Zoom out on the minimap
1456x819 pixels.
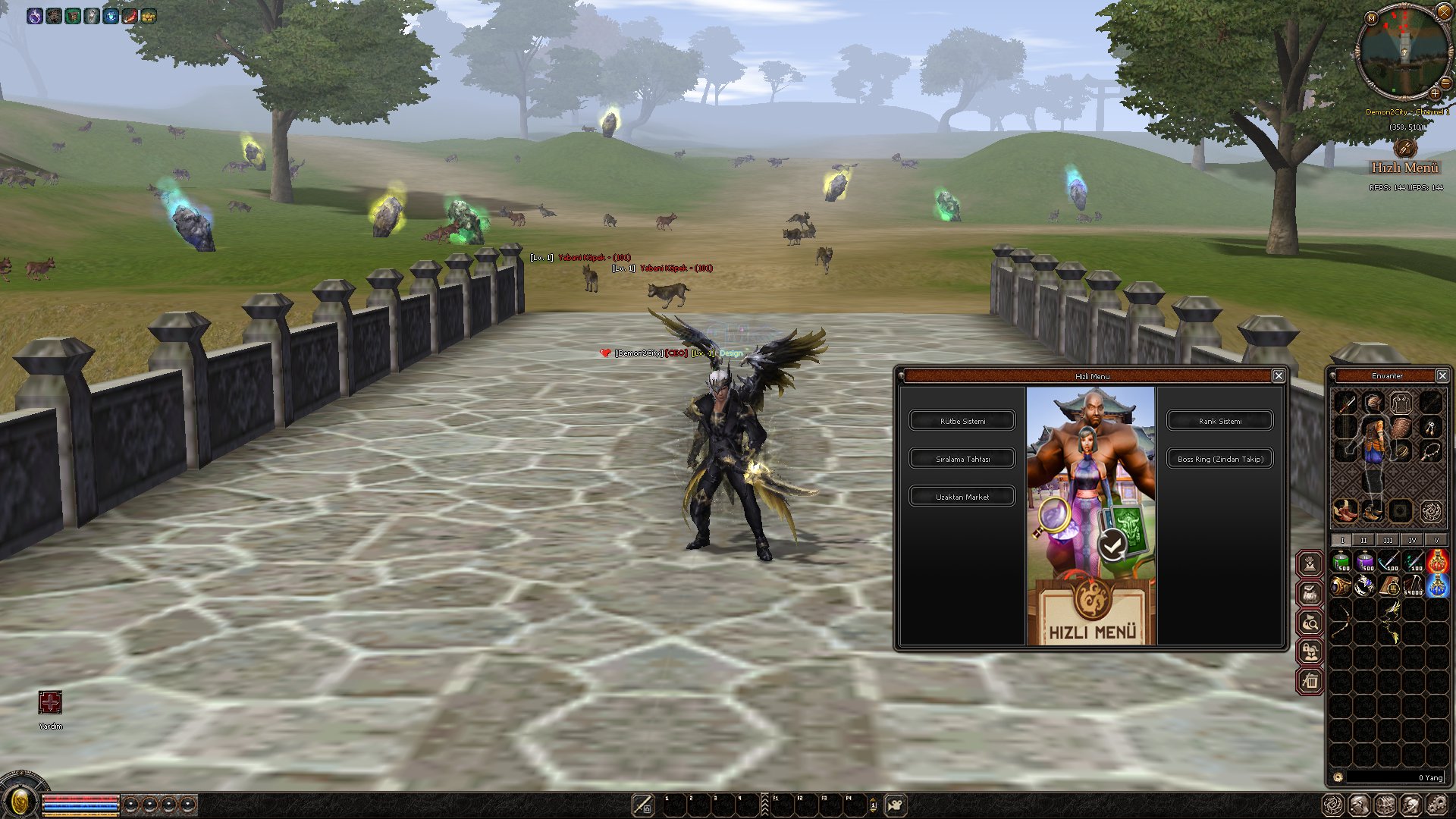[1445, 83]
